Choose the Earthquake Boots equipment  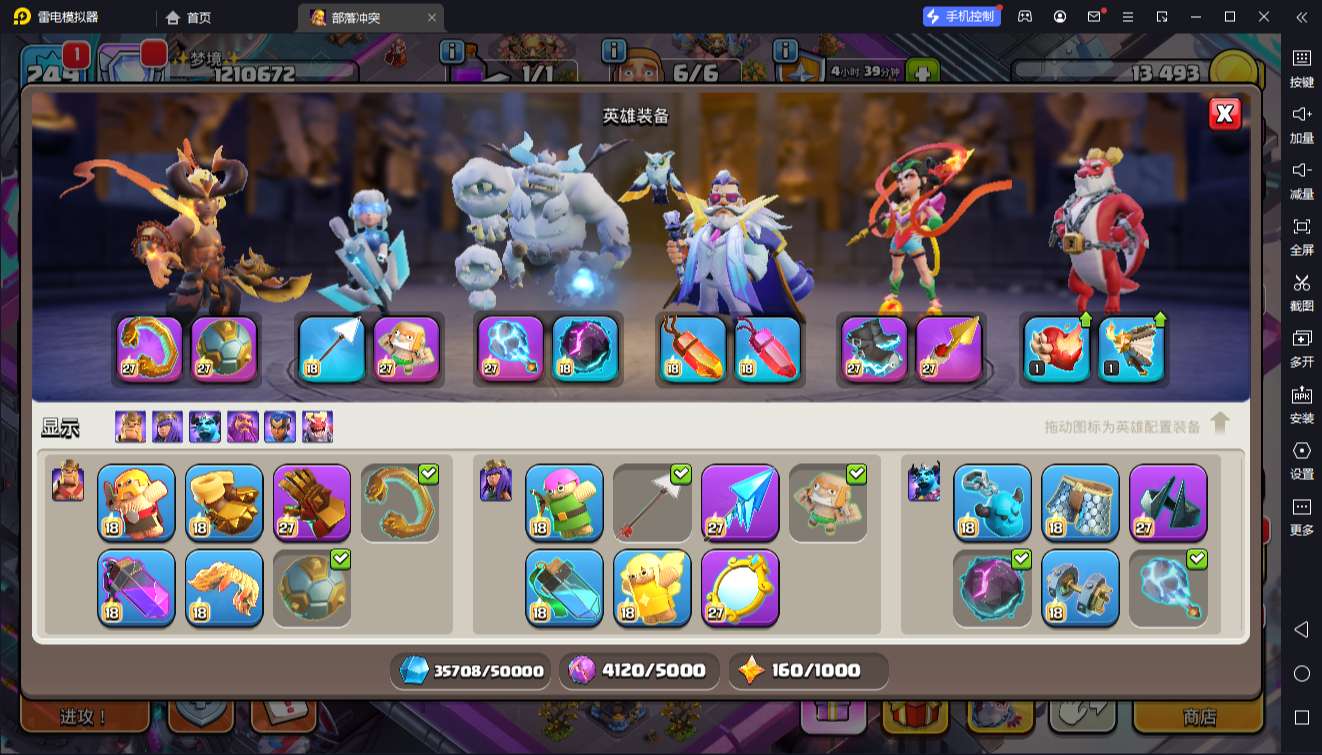tap(224, 502)
